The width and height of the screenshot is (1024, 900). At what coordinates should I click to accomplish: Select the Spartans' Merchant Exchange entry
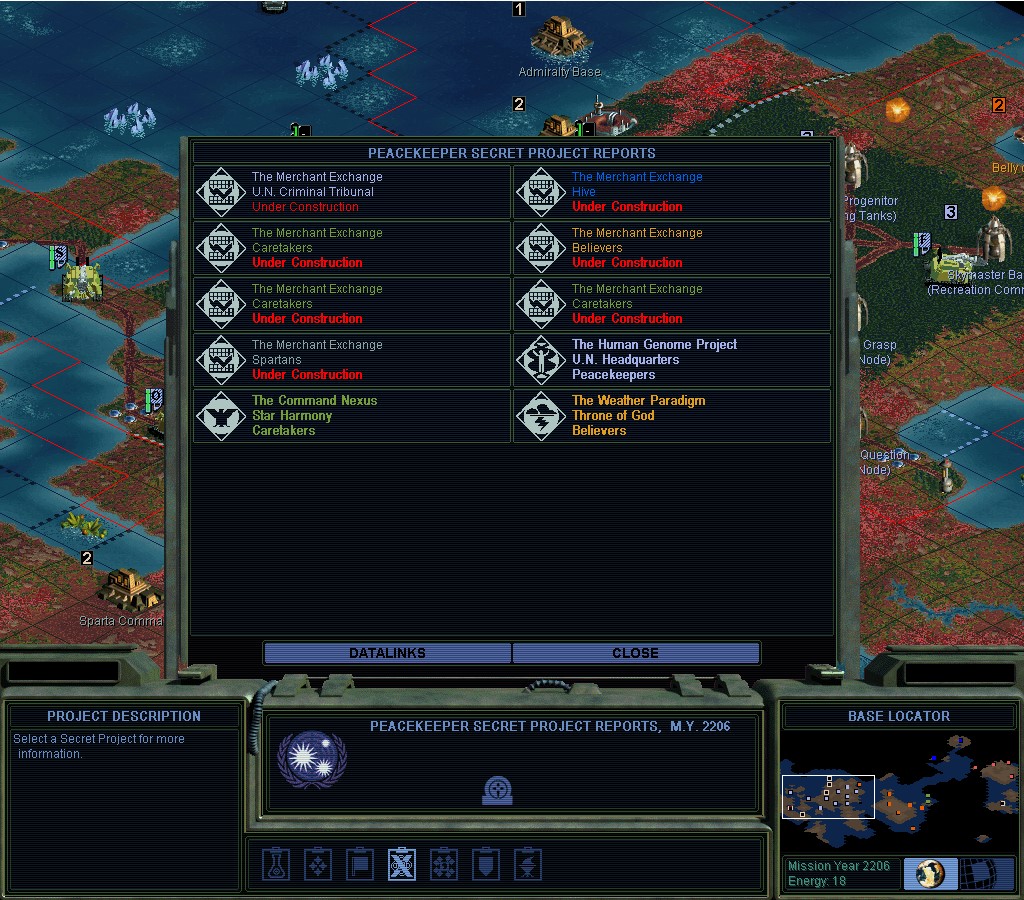(351, 360)
